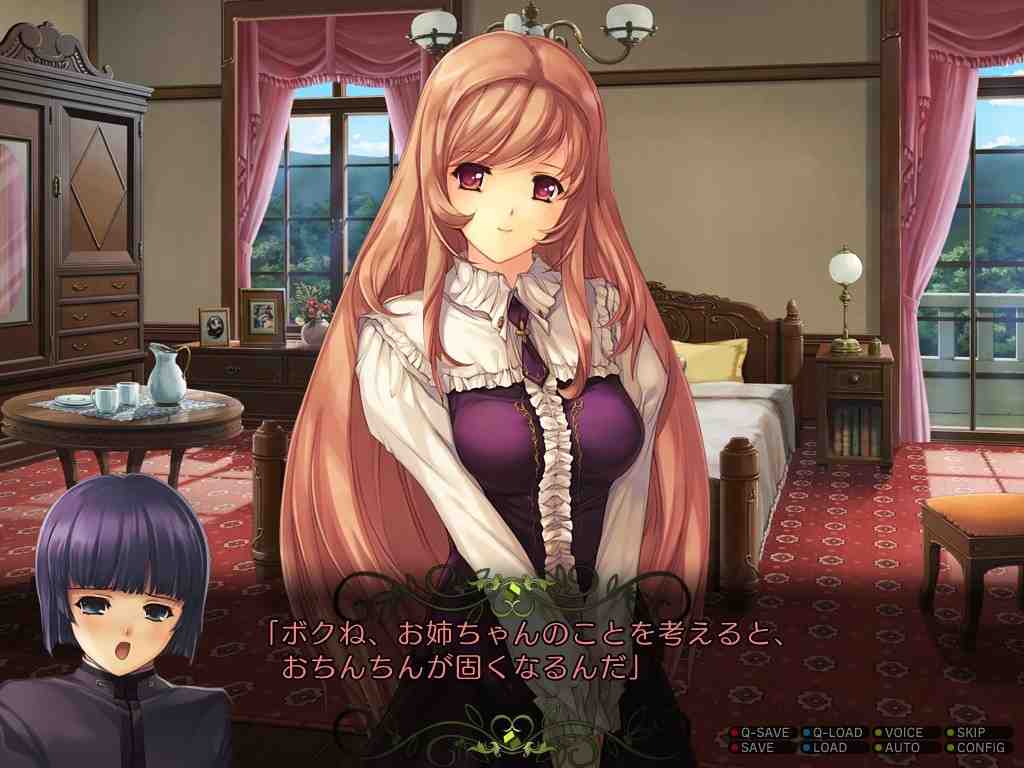Quick load with the Q-LOAD button
The image size is (1024, 768).
point(836,732)
